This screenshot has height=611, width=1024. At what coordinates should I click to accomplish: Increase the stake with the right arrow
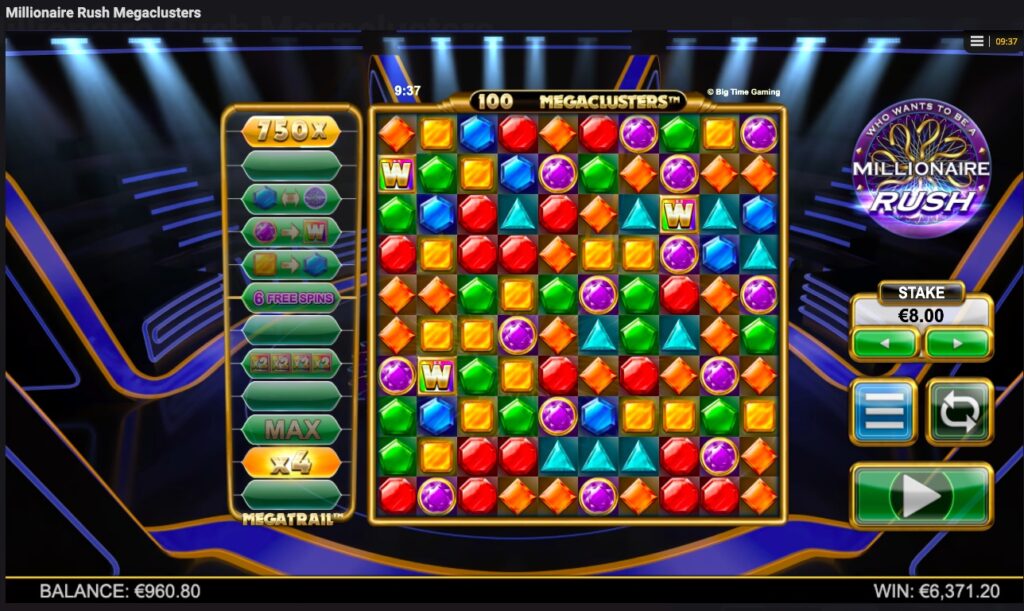tap(957, 343)
